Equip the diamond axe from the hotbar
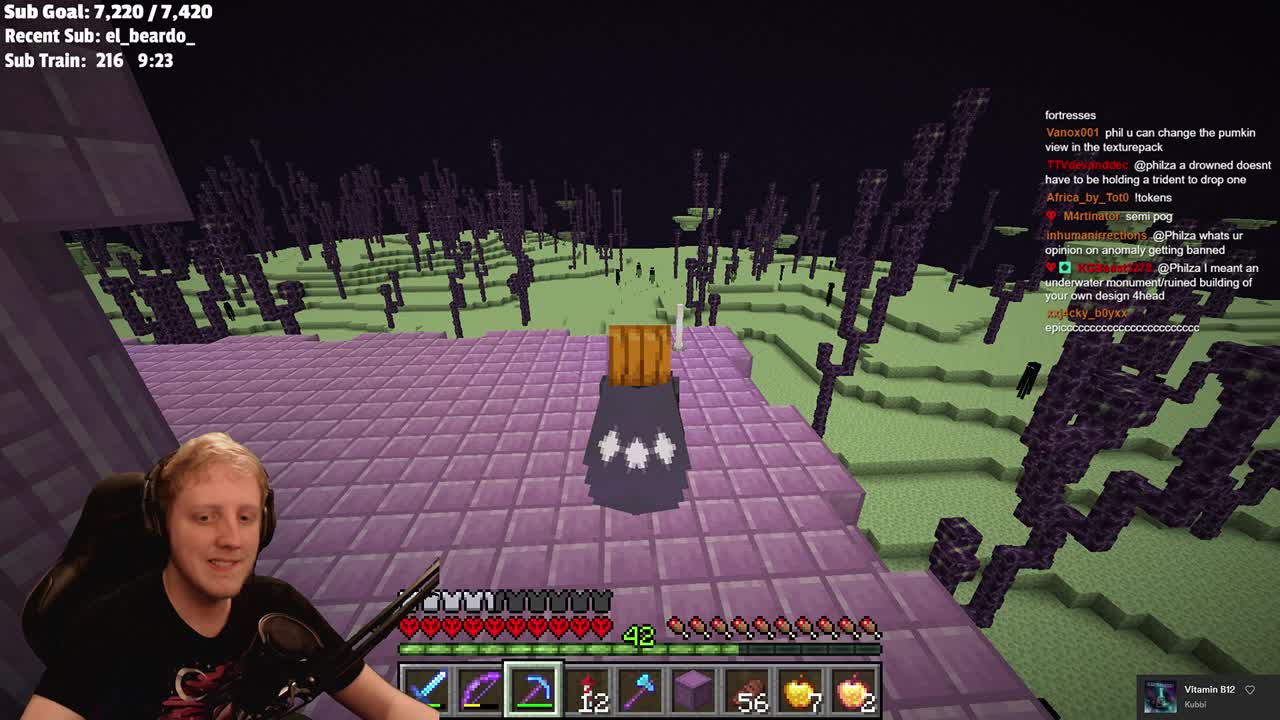The image size is (1280, 720). [x=641, y=691]
